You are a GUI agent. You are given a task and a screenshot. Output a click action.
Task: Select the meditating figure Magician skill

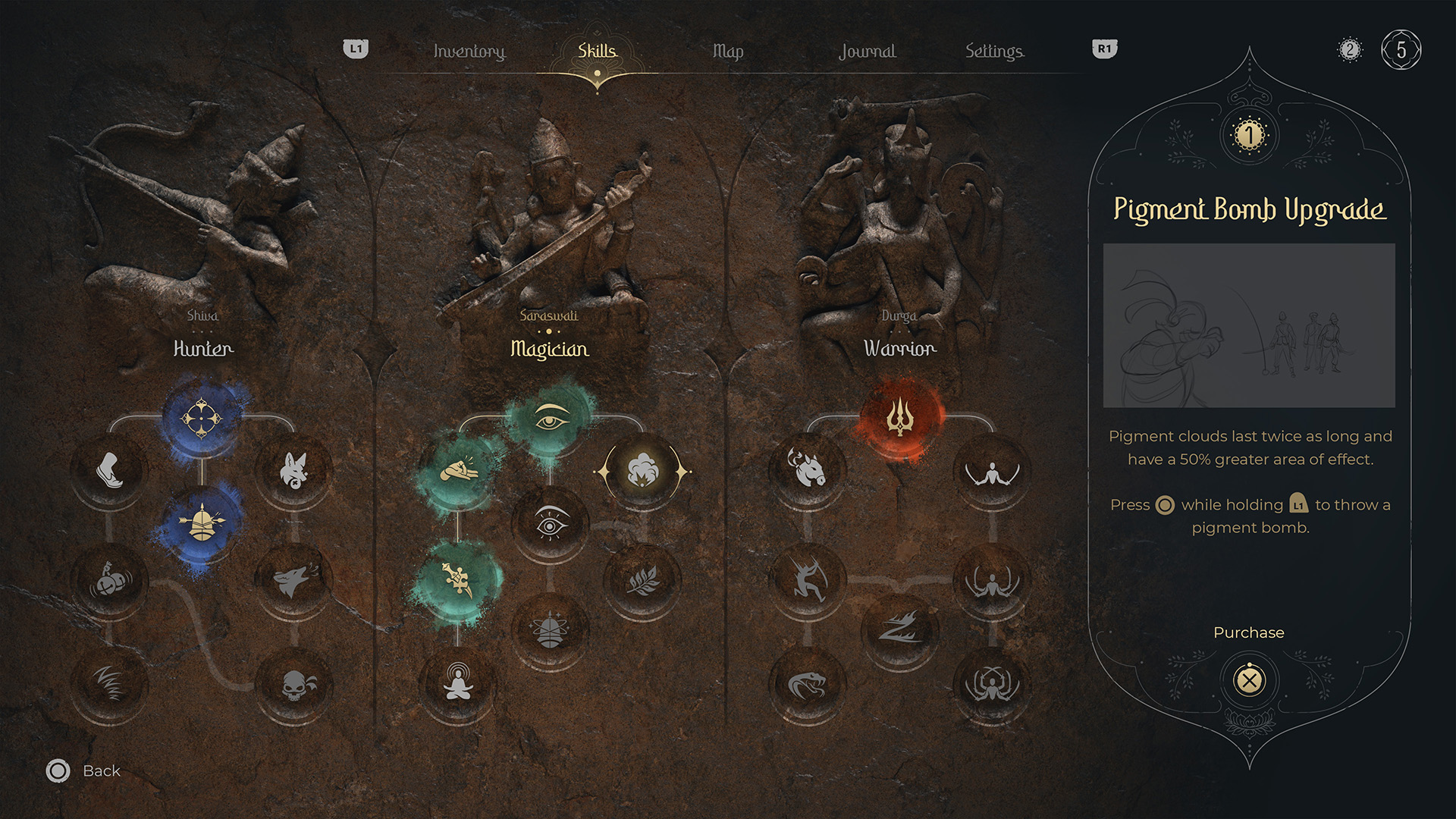(x=458, y=684)
